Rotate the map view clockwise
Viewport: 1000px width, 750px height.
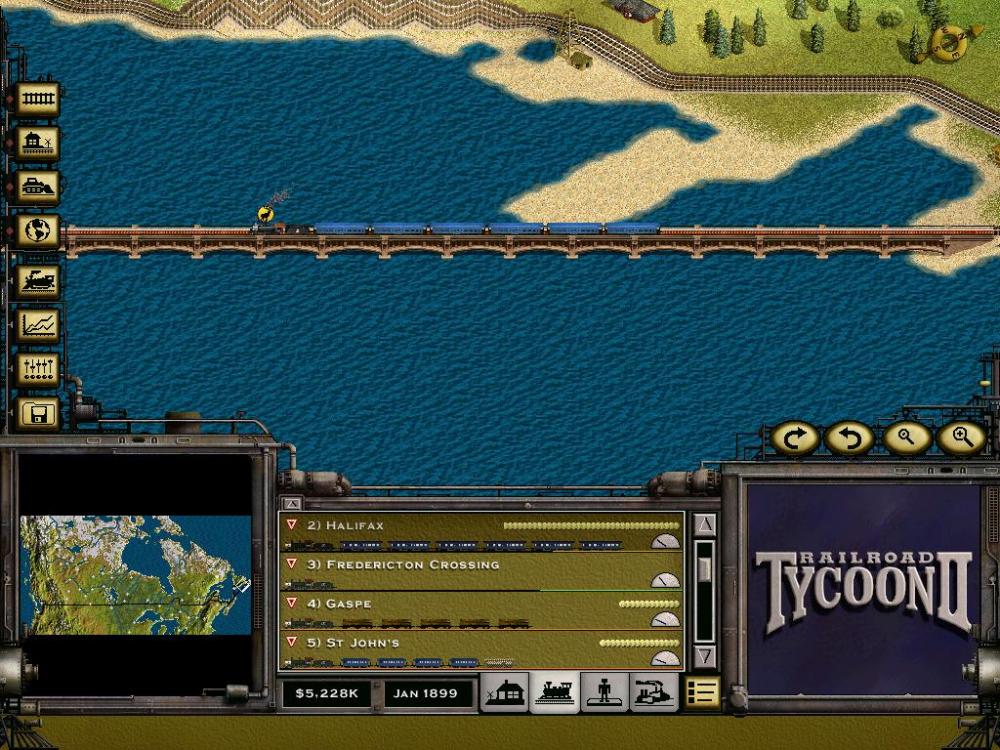(x=795, y=438)
